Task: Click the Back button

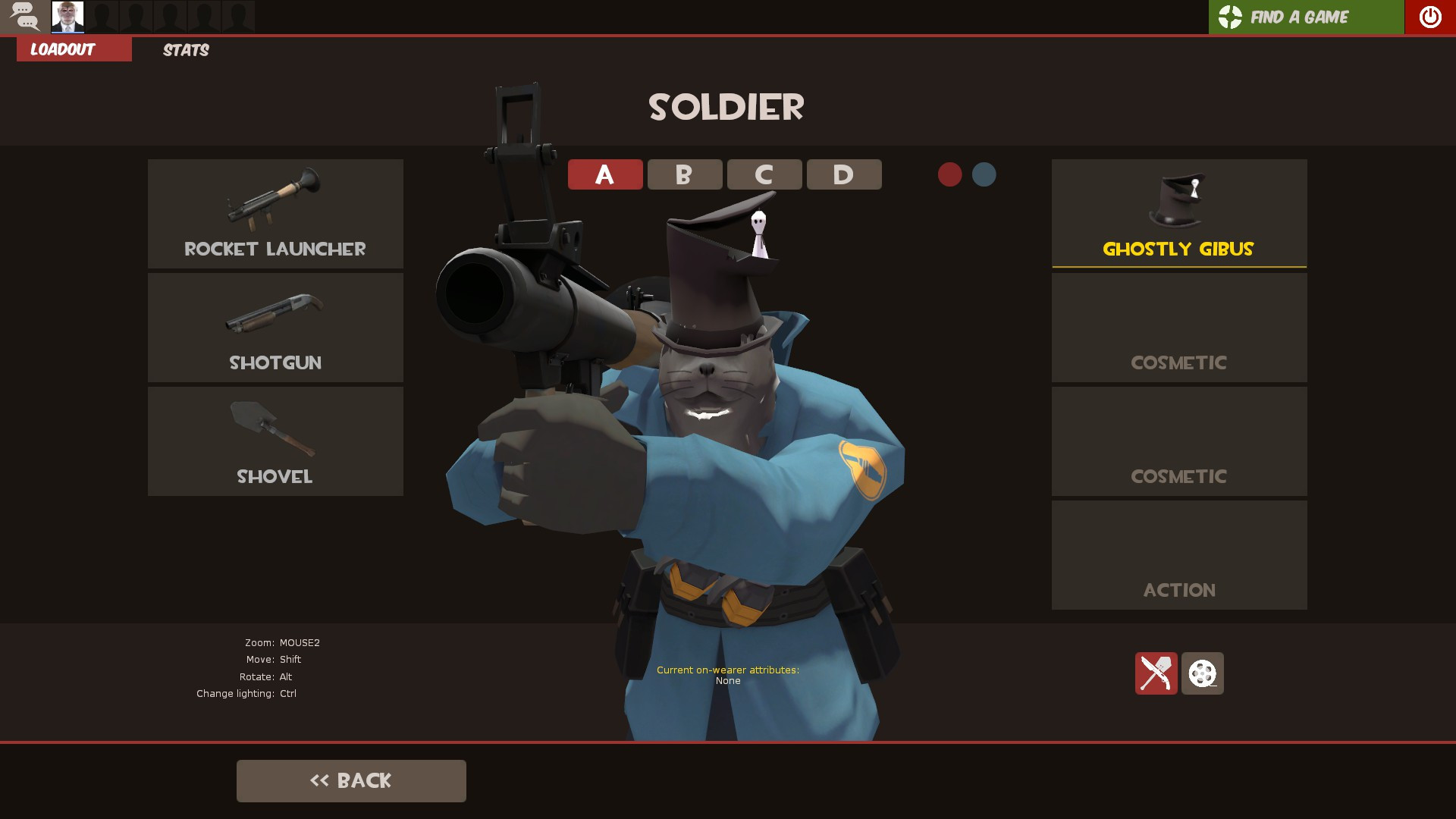Action: pyautogui.click(x=351, y=780)
